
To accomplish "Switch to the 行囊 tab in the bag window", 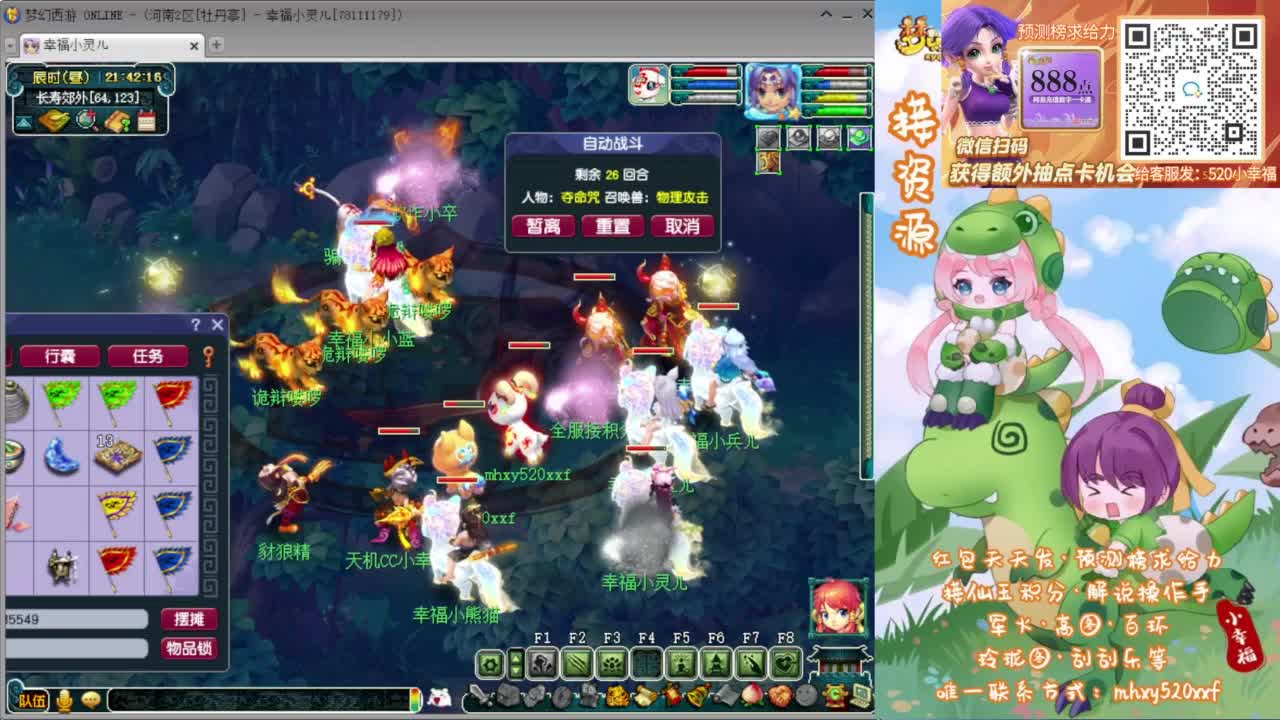I will 60,355.
